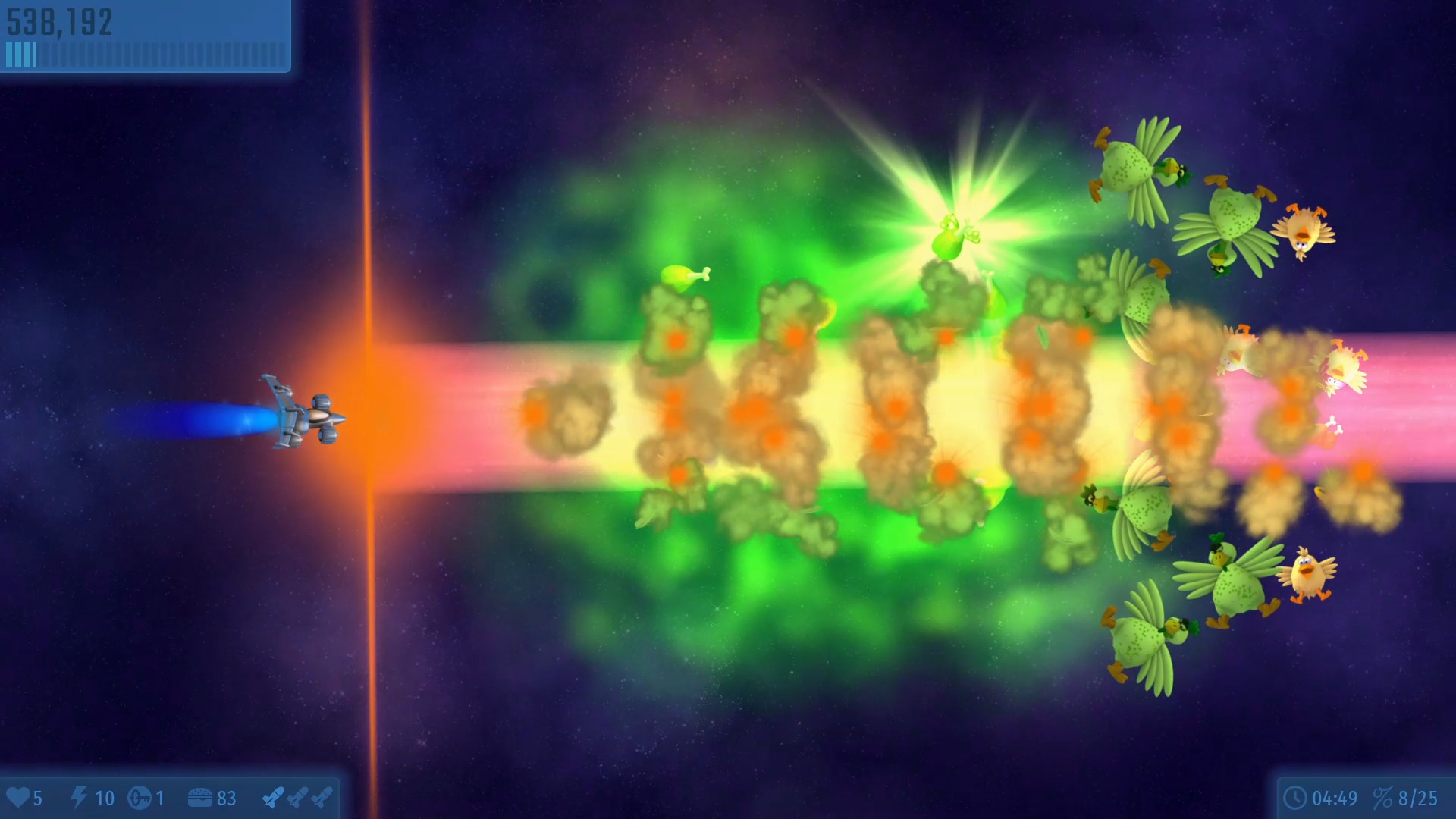Click the timer reading 04:49

(x=1338, y=799)
